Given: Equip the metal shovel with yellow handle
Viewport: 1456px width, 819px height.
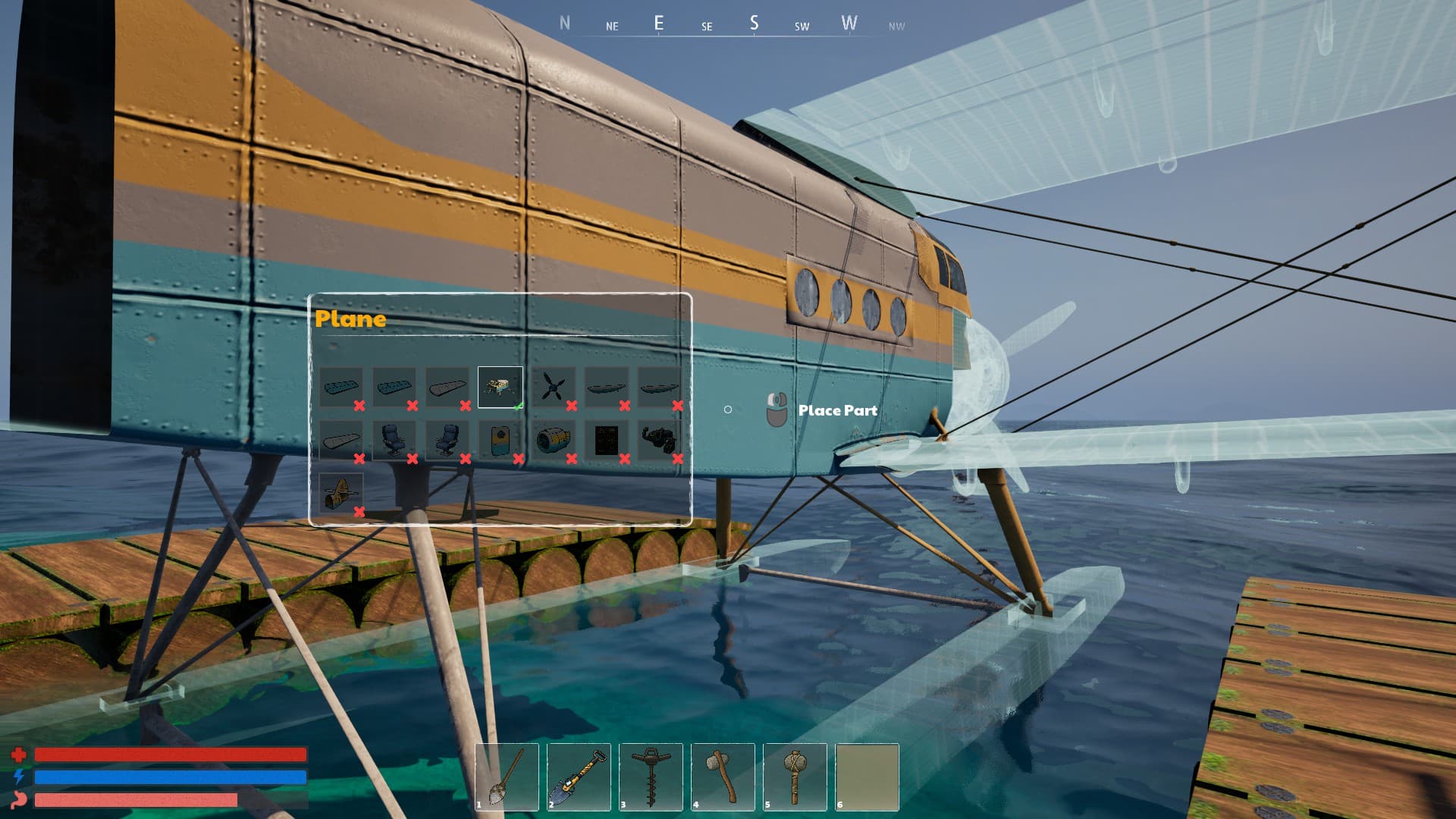Looking at the screenshot, I should 579,777.
